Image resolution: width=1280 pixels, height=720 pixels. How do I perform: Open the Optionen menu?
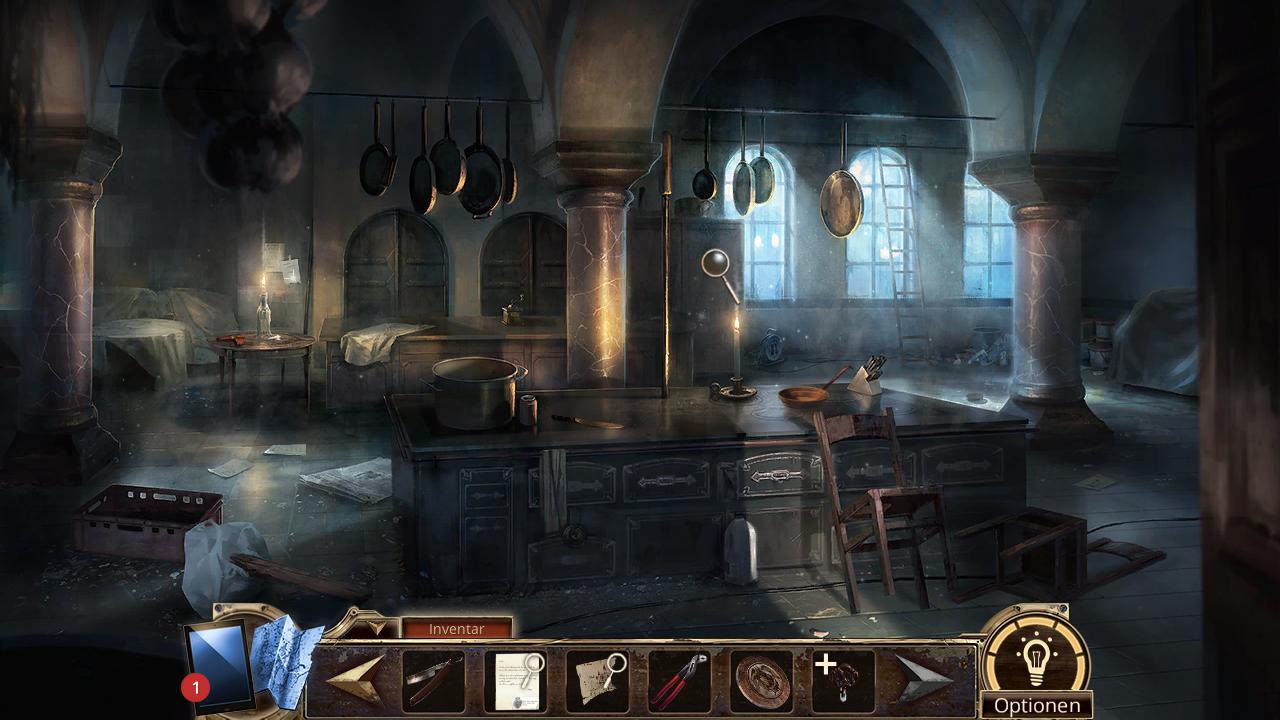(x=1036, y=705)
